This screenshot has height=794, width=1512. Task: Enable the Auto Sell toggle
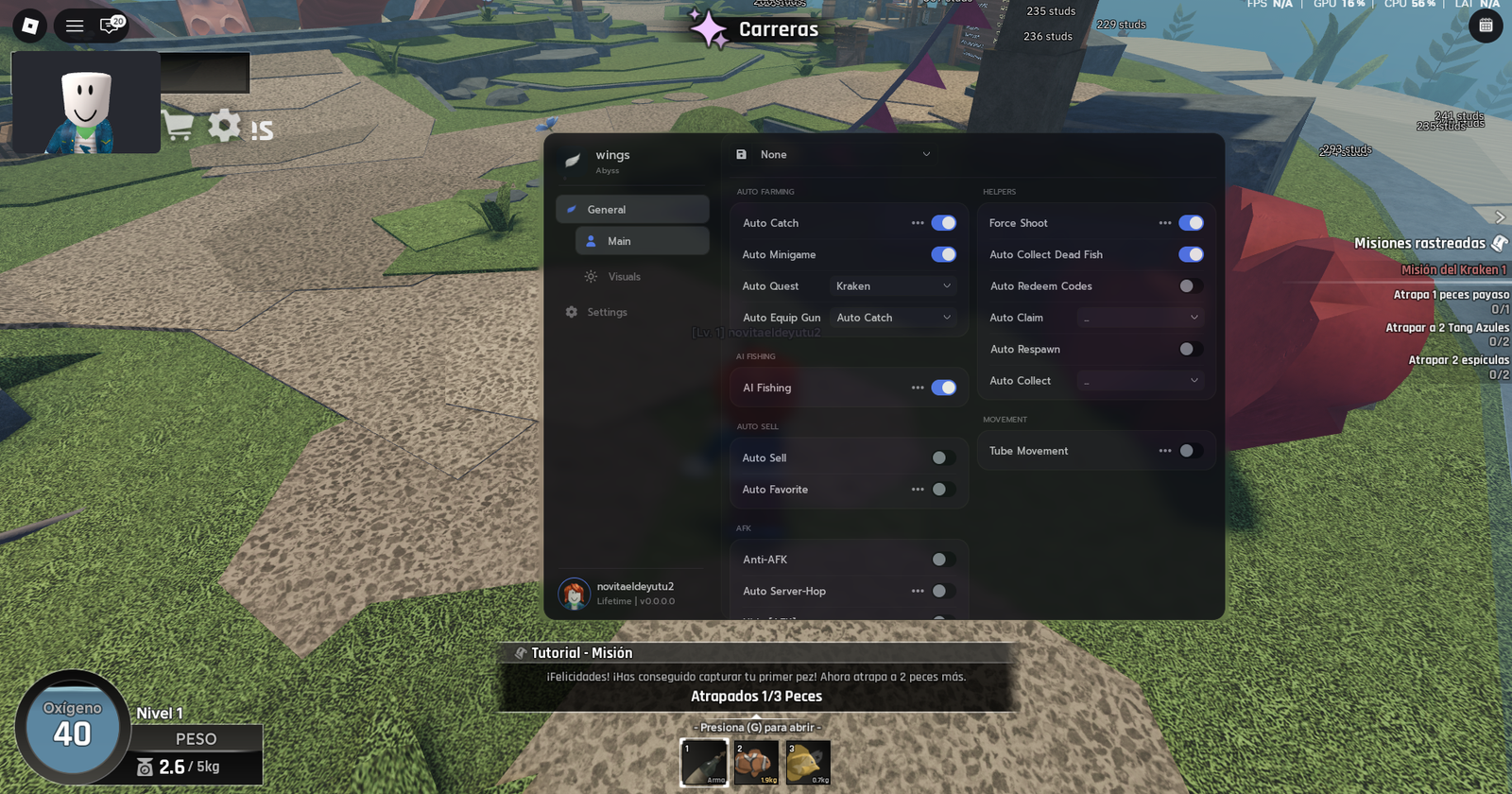click(x=940, y=457)
